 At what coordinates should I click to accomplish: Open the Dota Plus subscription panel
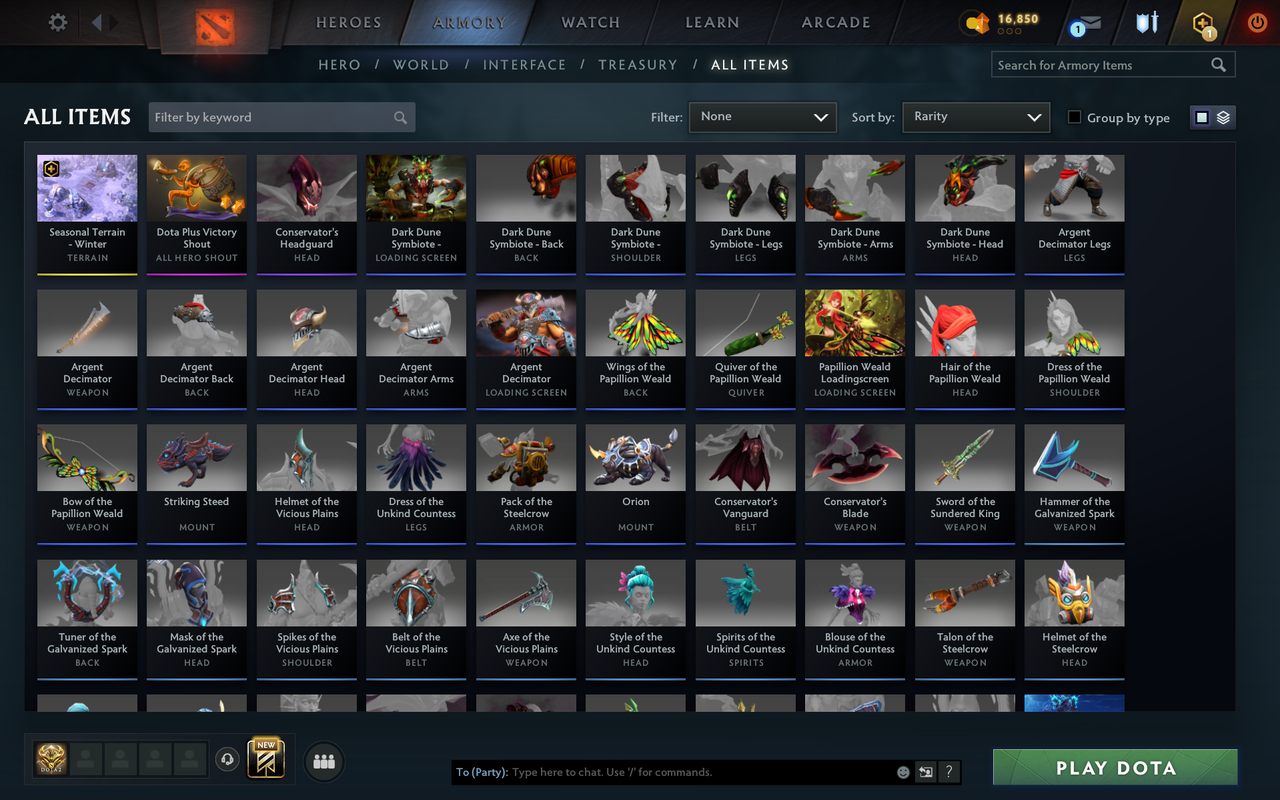click(x=1200, y=22)
